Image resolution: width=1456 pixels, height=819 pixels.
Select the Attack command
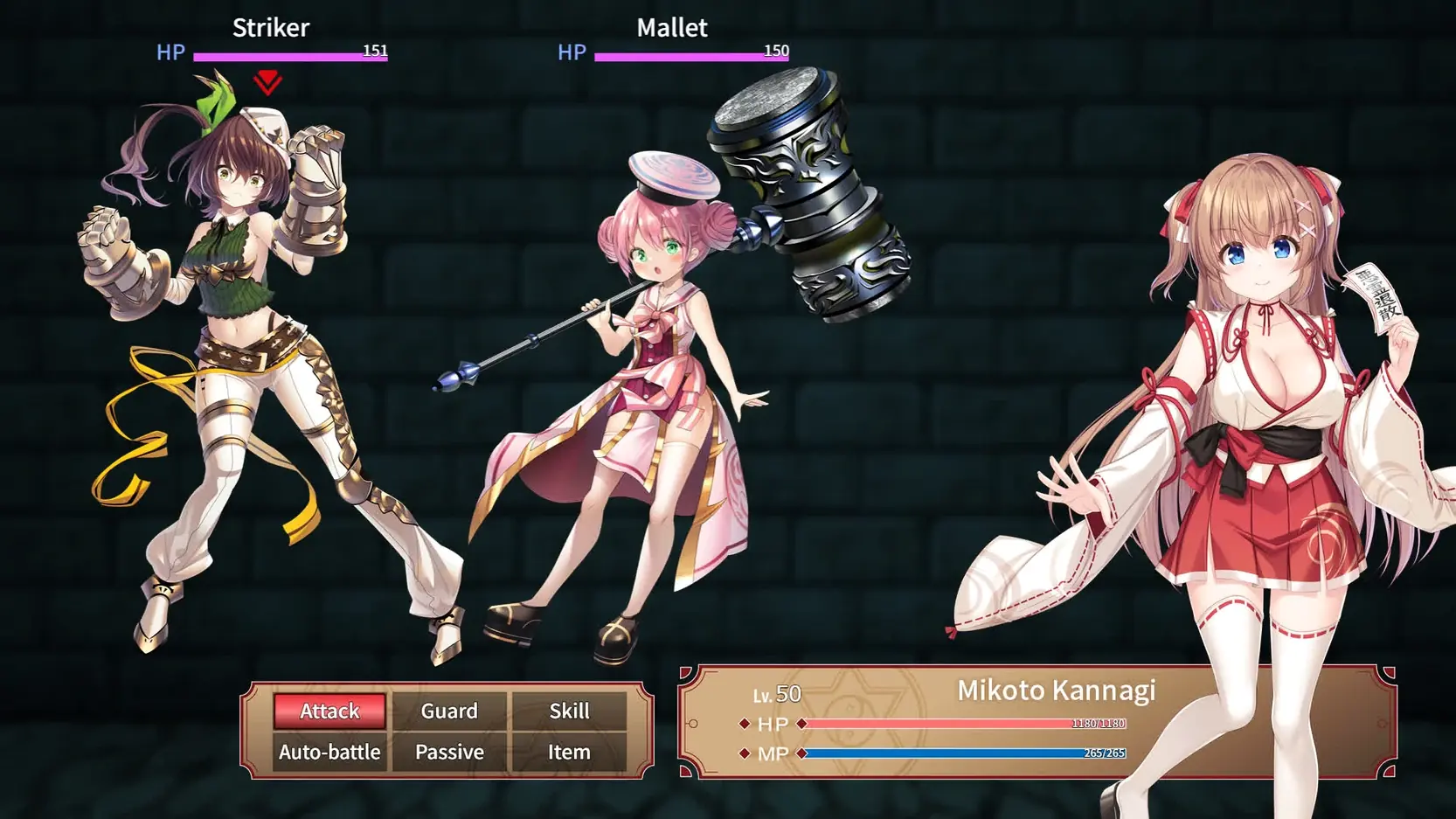329,711
